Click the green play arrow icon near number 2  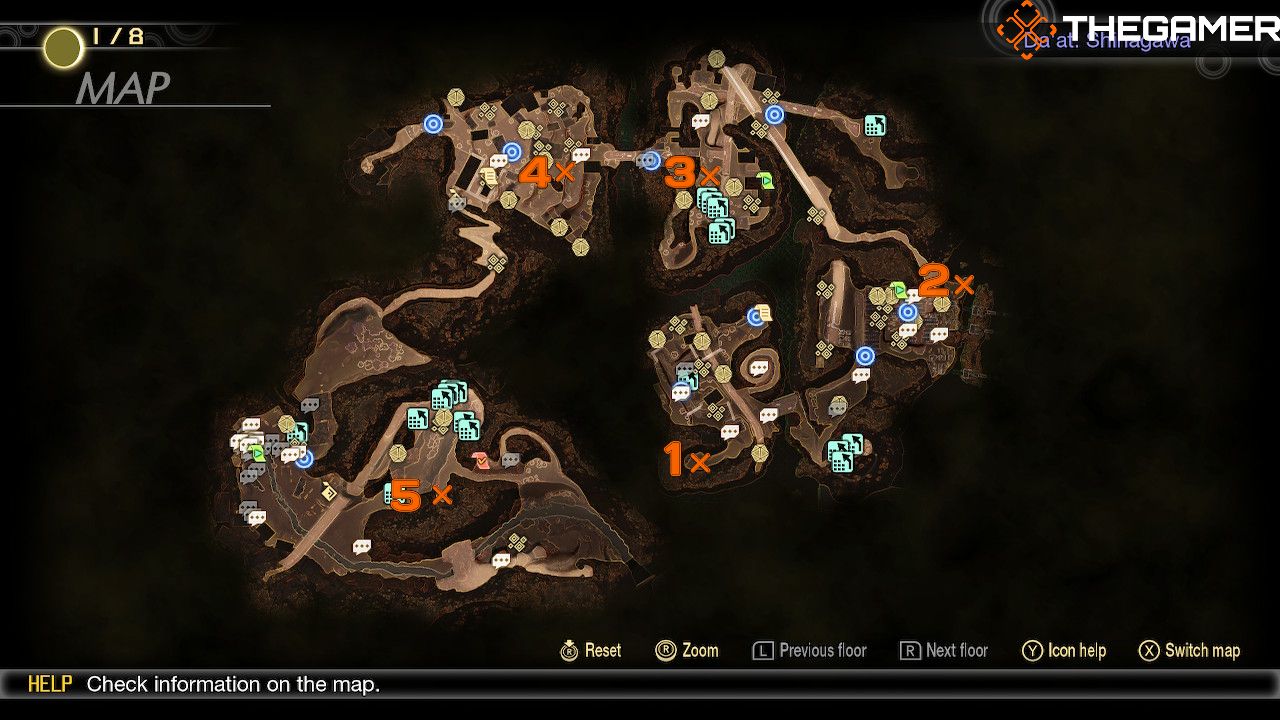[x=898, y=288]
